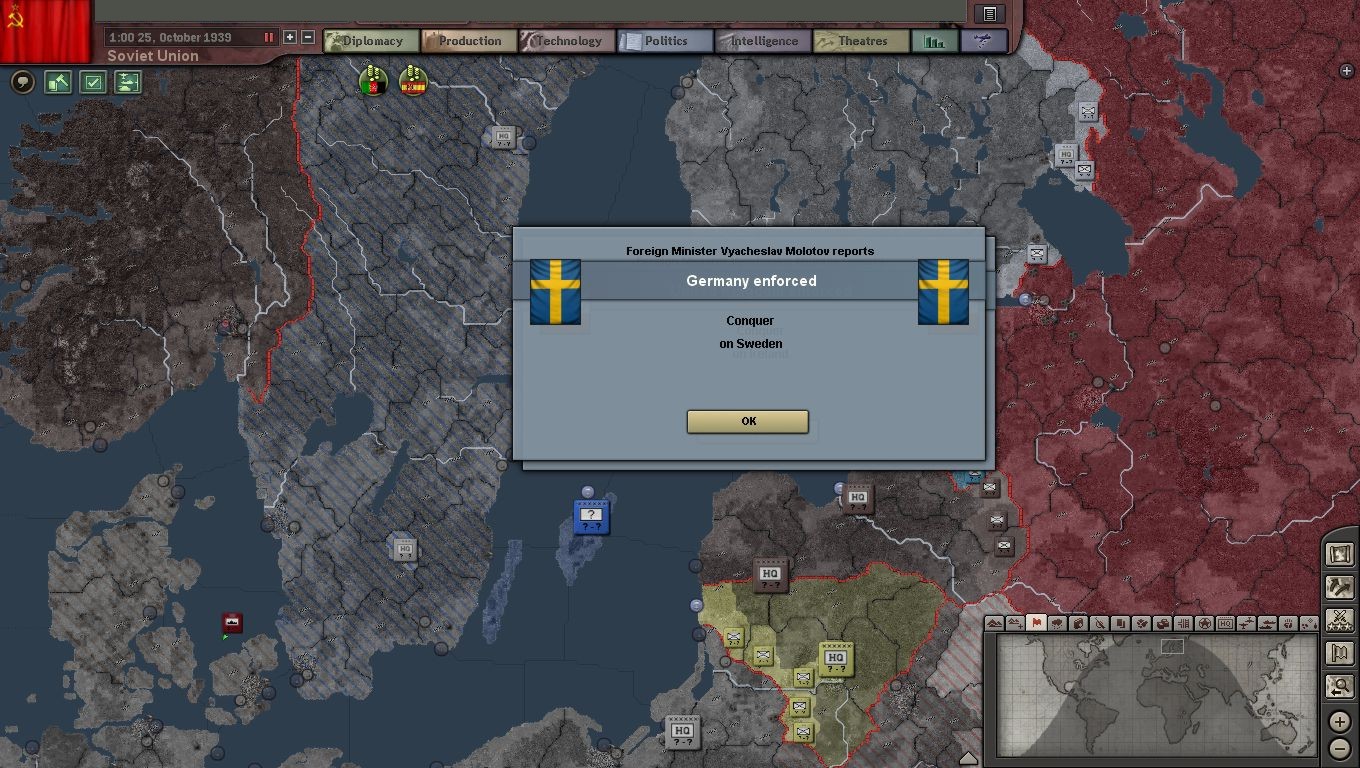Image resolution: width=1360 pixels, height=768 pixels.
Task: Open the Production tab
Action: tap(469, 41)
